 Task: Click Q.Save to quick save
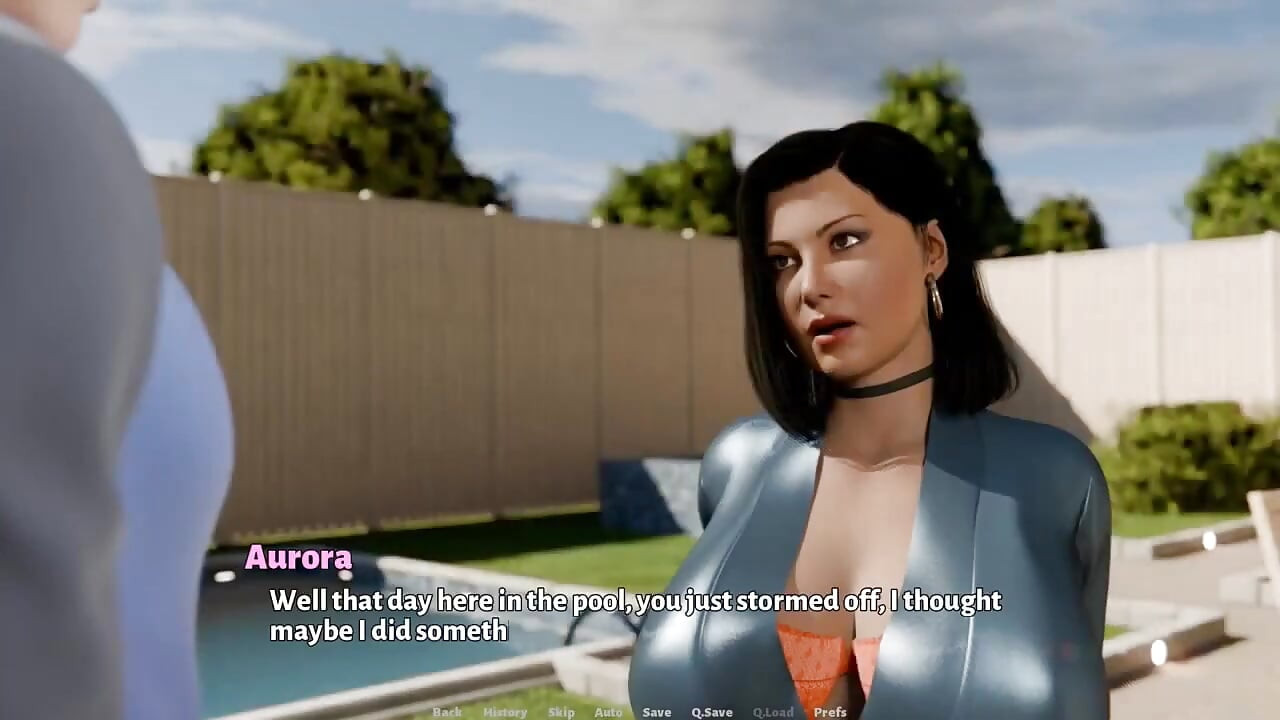coord(712,712)
